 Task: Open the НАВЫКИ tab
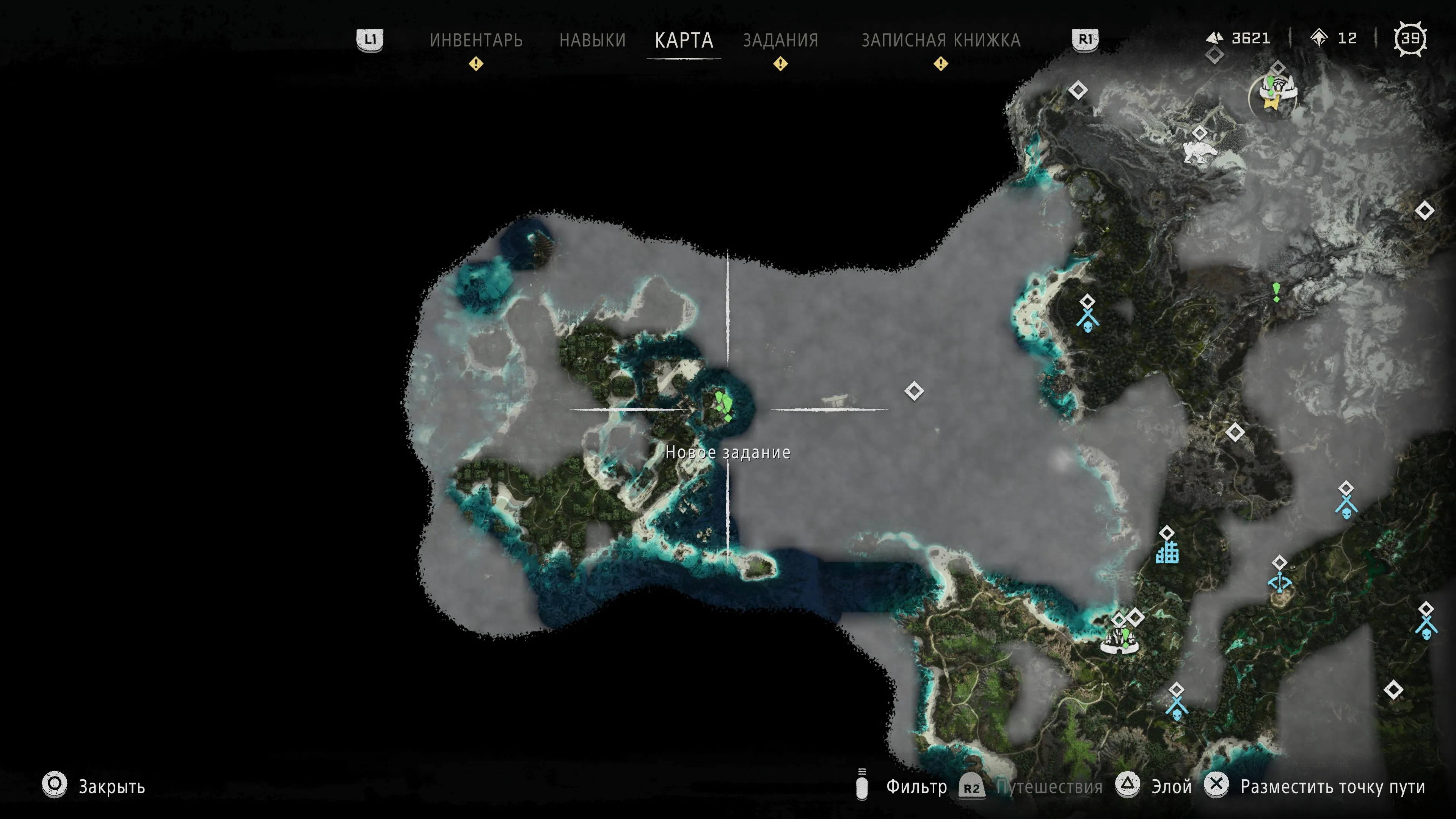click(592, 40)
